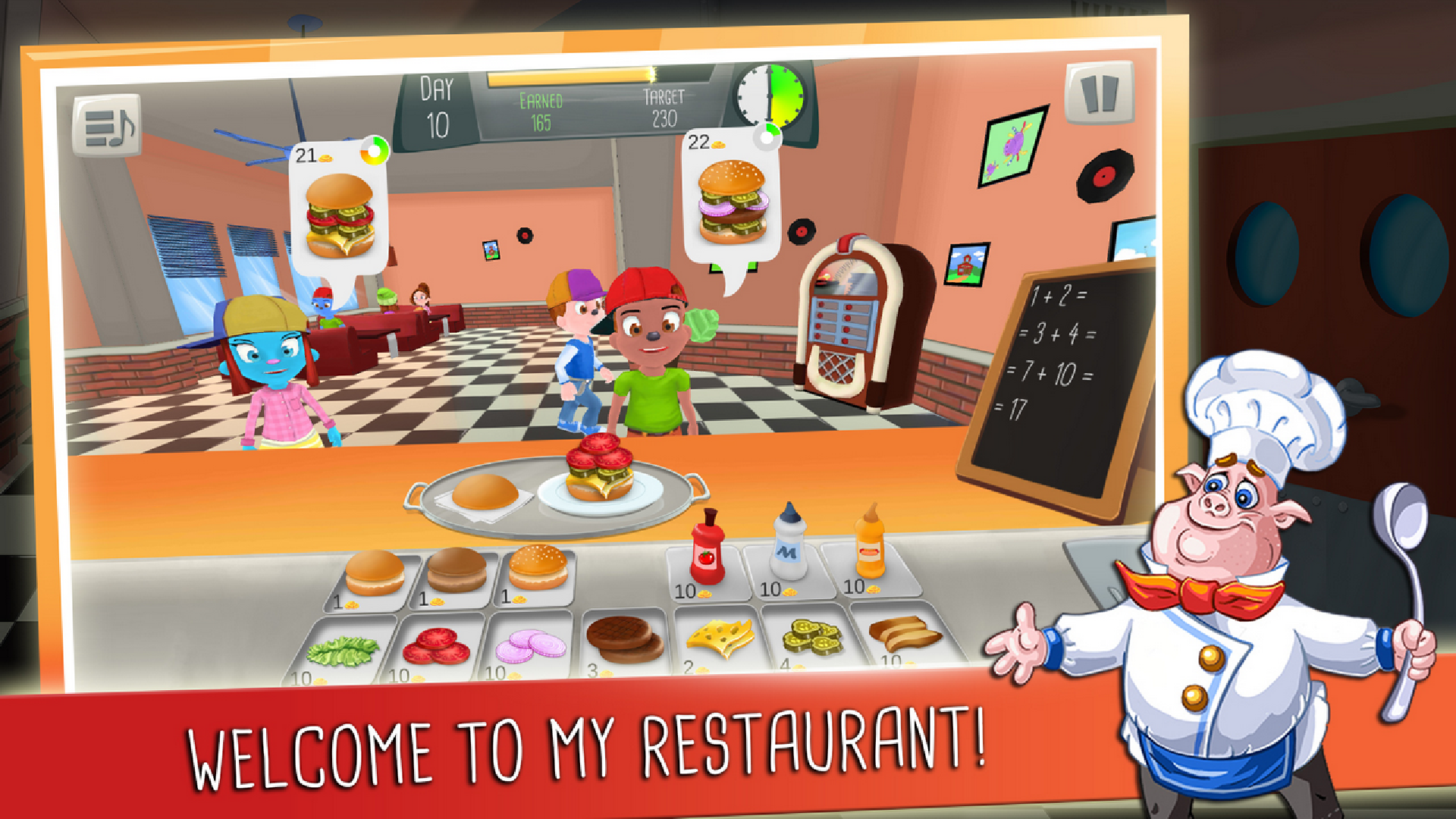Screen dimensions: 1456x819
Task: Expand the timer clock display
Action: point(768,96)
